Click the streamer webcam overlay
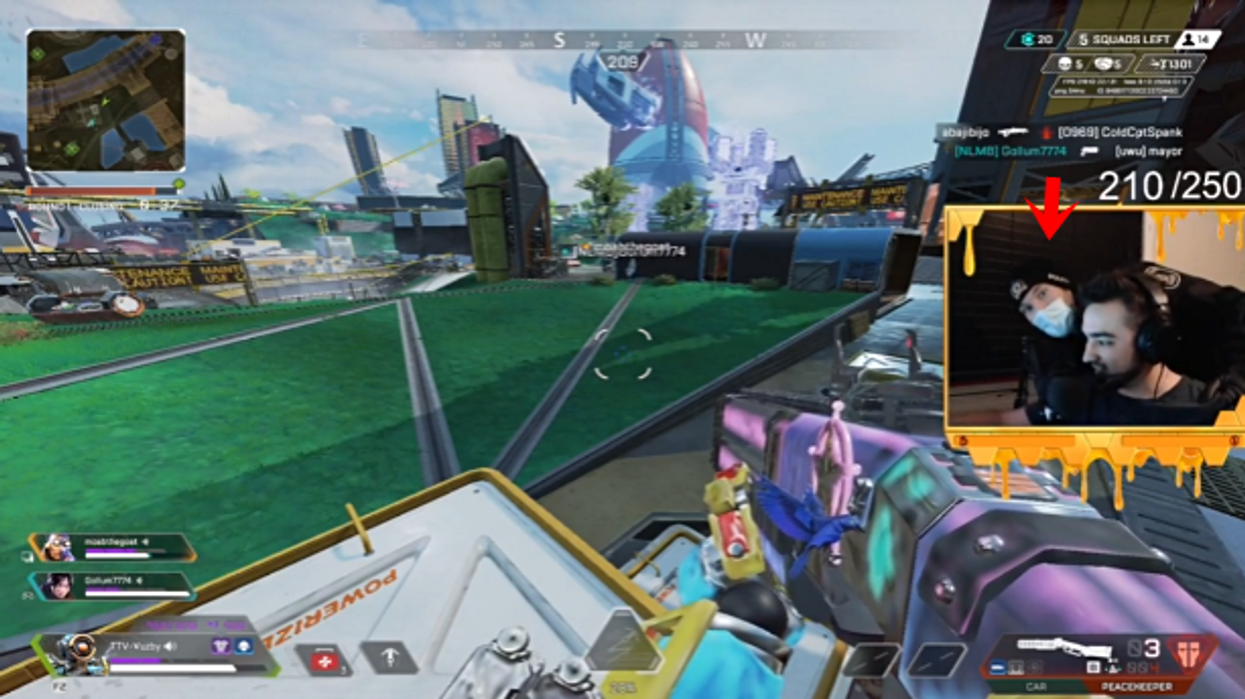Image resolution: width=1245 pixels, height=699 pixels. [x=1093, y=321]
